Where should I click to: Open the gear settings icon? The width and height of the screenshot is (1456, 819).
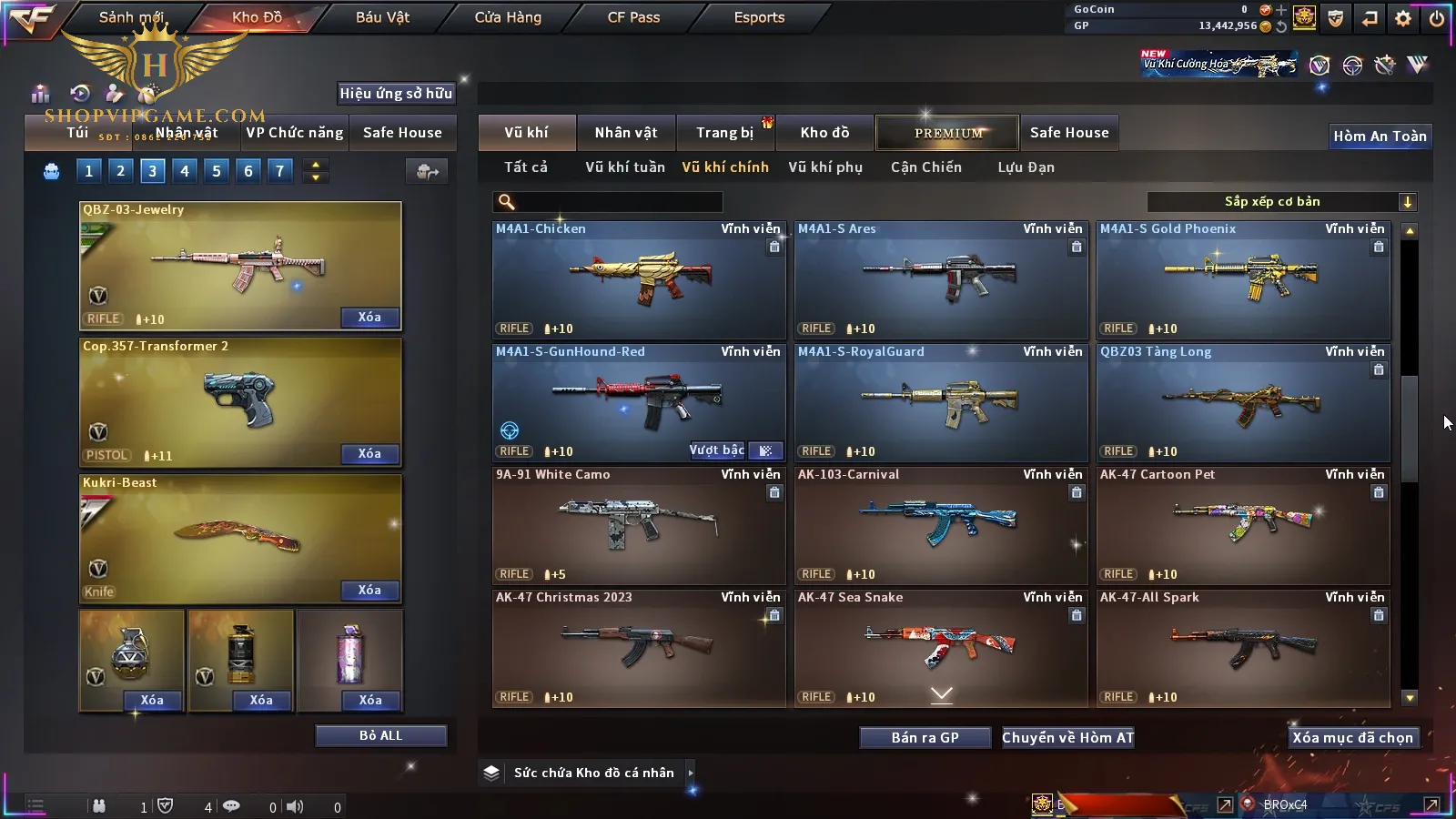[1403, 18]
